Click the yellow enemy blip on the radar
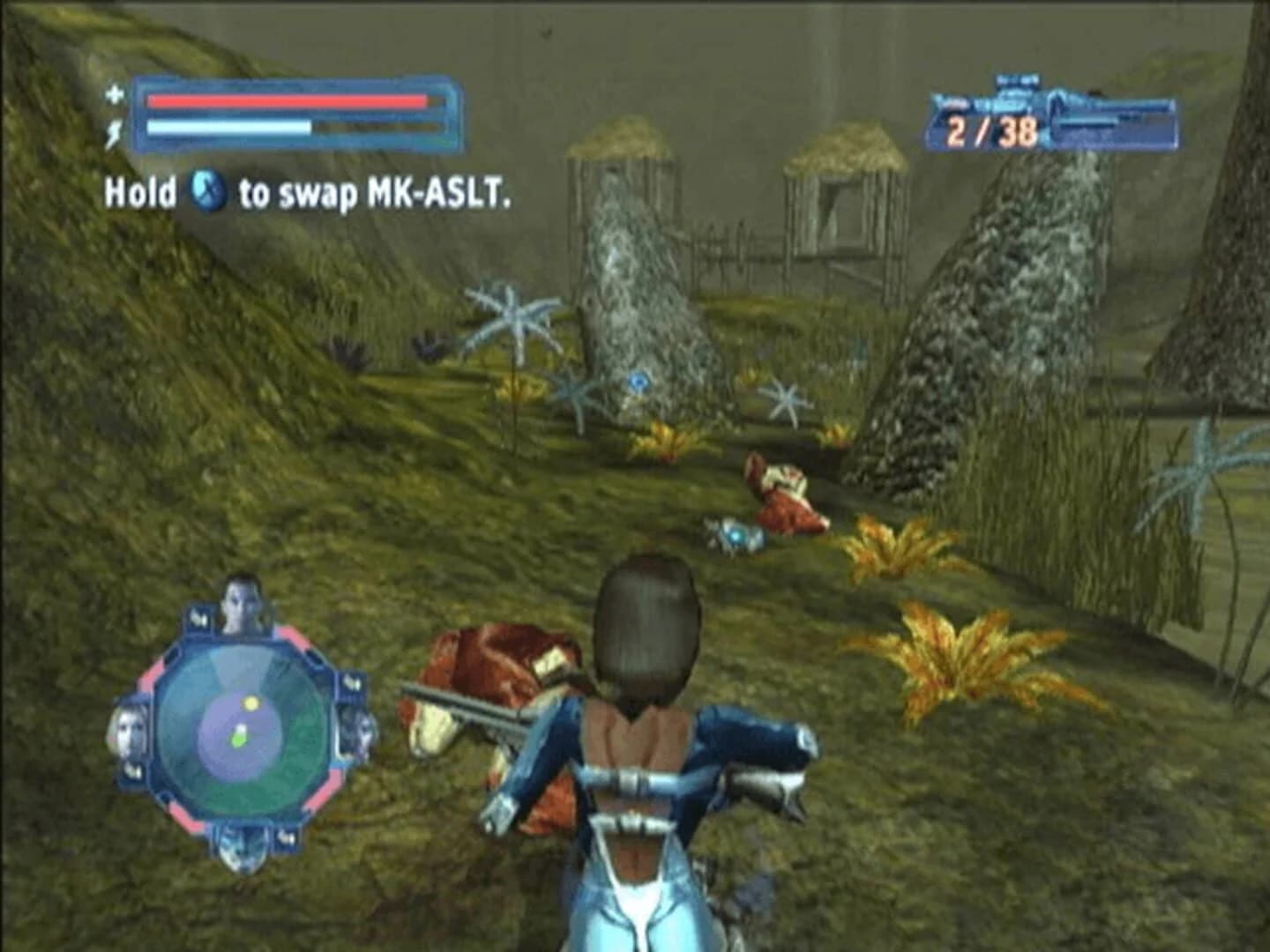 [x=250, y=703]
